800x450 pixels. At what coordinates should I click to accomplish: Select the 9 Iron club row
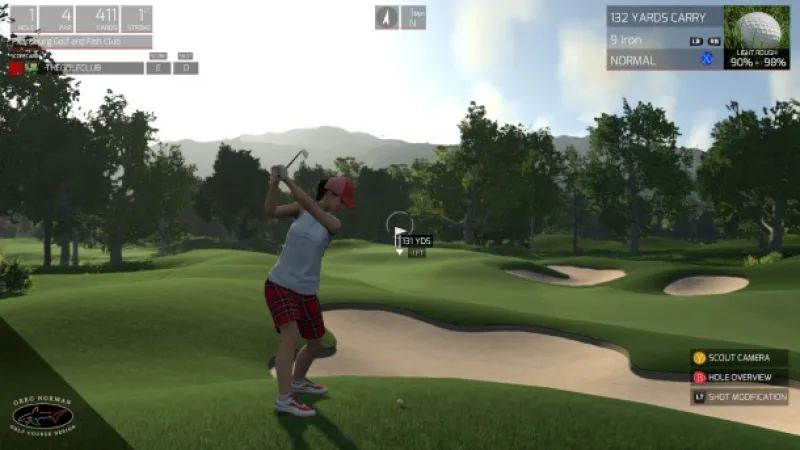pos(664,40)
